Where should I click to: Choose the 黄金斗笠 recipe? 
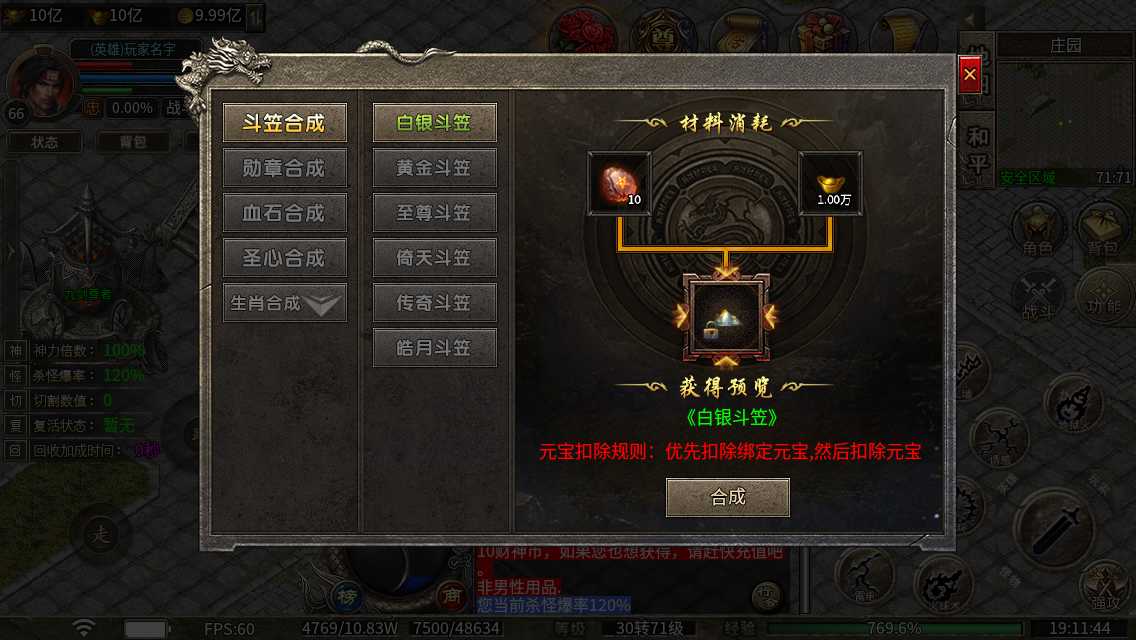pos(434,168)
